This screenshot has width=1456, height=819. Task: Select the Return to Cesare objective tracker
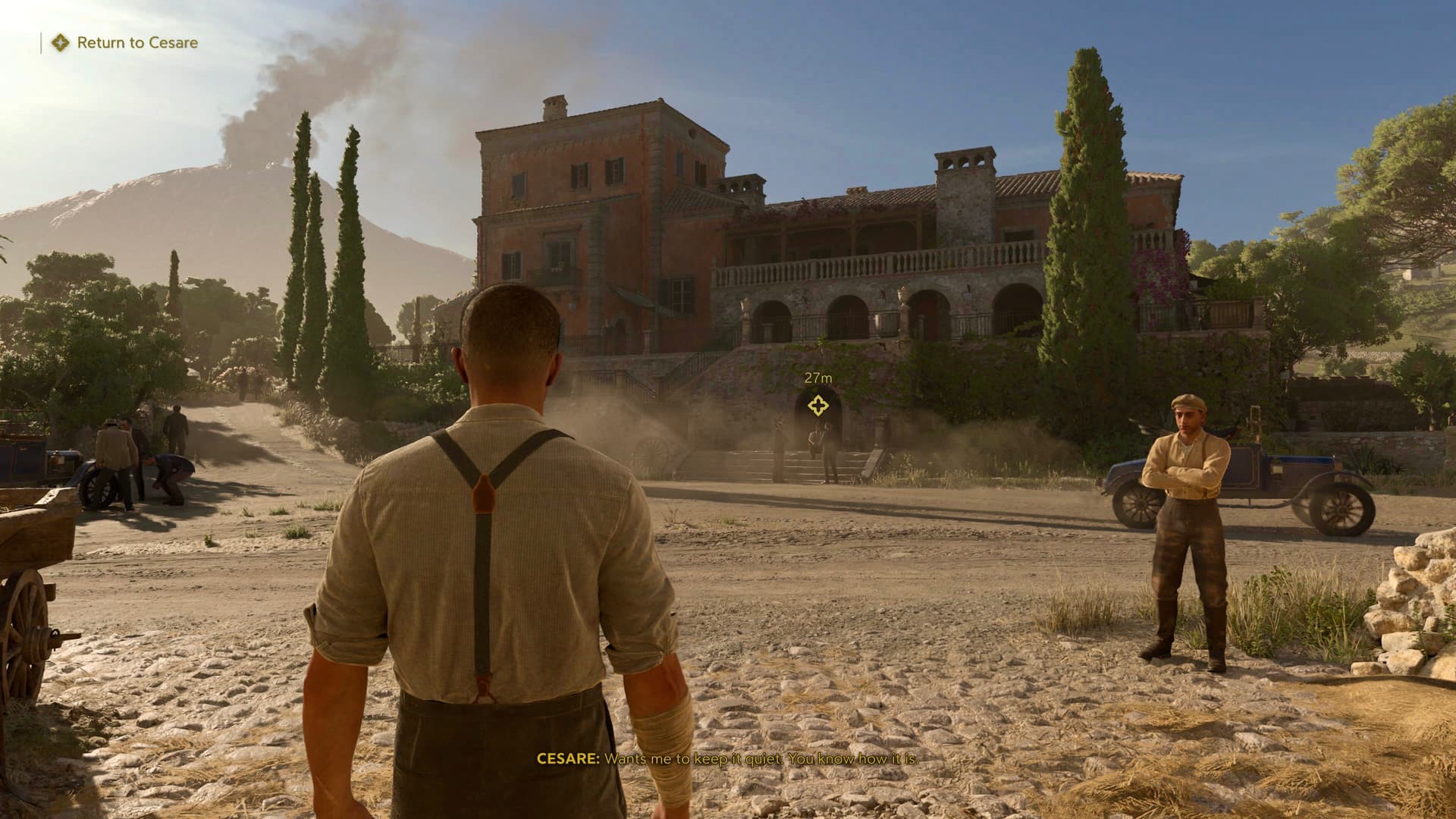(125, 42)
